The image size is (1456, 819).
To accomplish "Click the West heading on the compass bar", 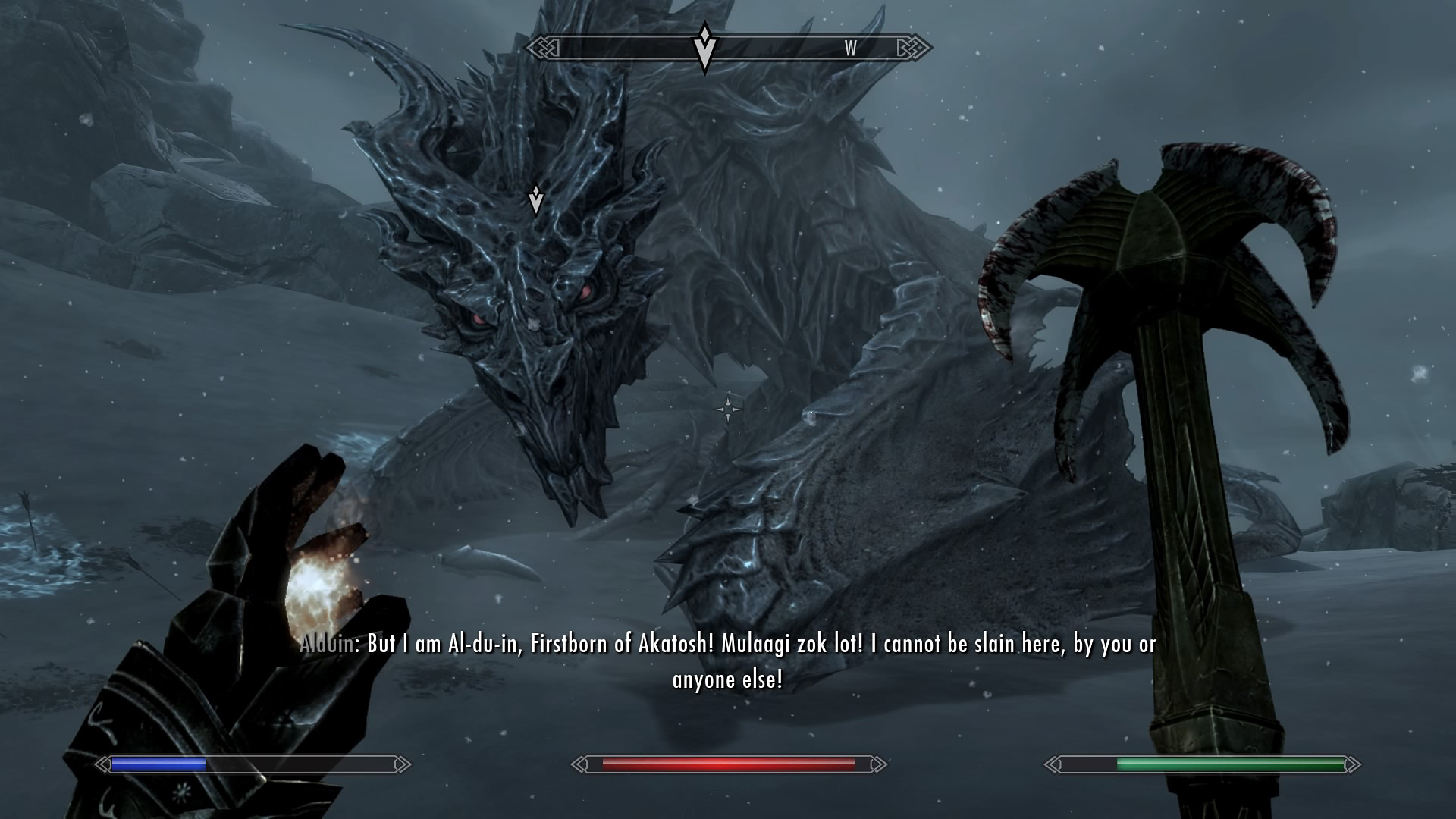I will click(x=850, y=49).
